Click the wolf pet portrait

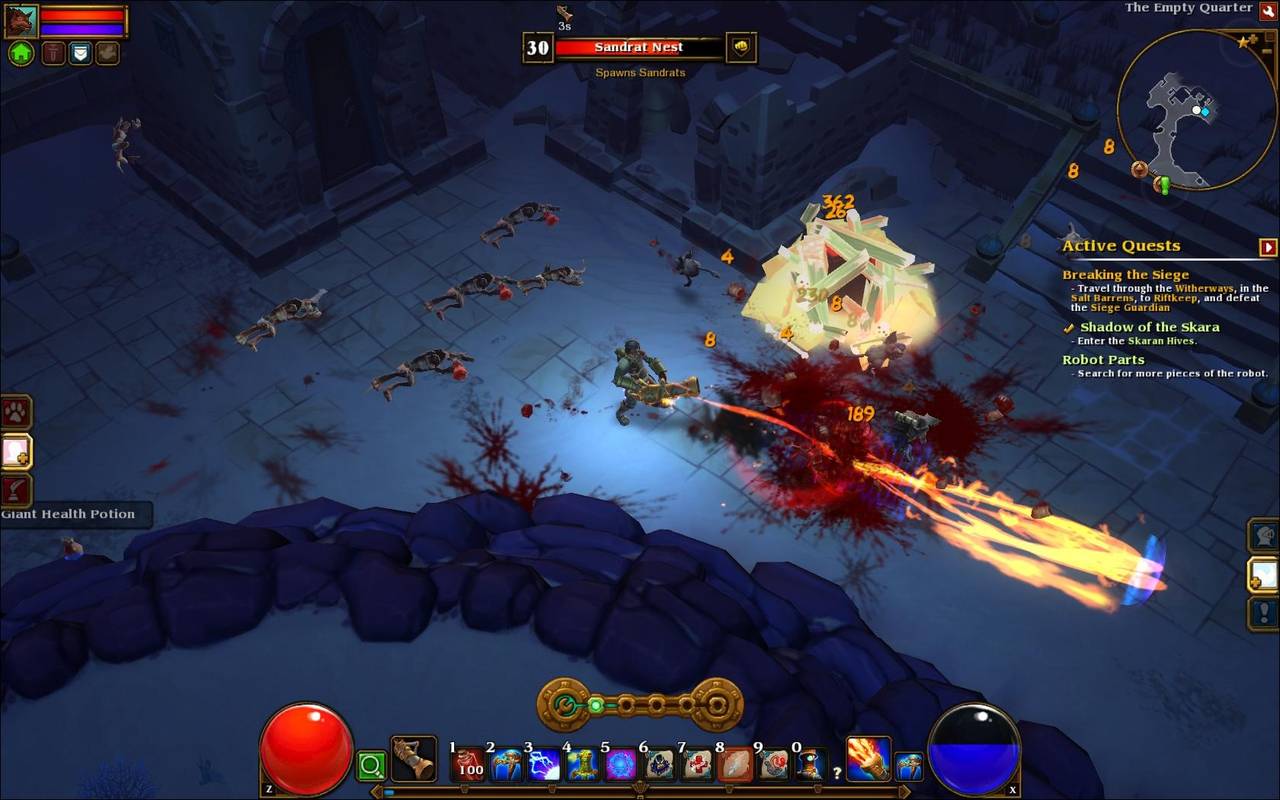pyautogui.click(x=21, y=20)
